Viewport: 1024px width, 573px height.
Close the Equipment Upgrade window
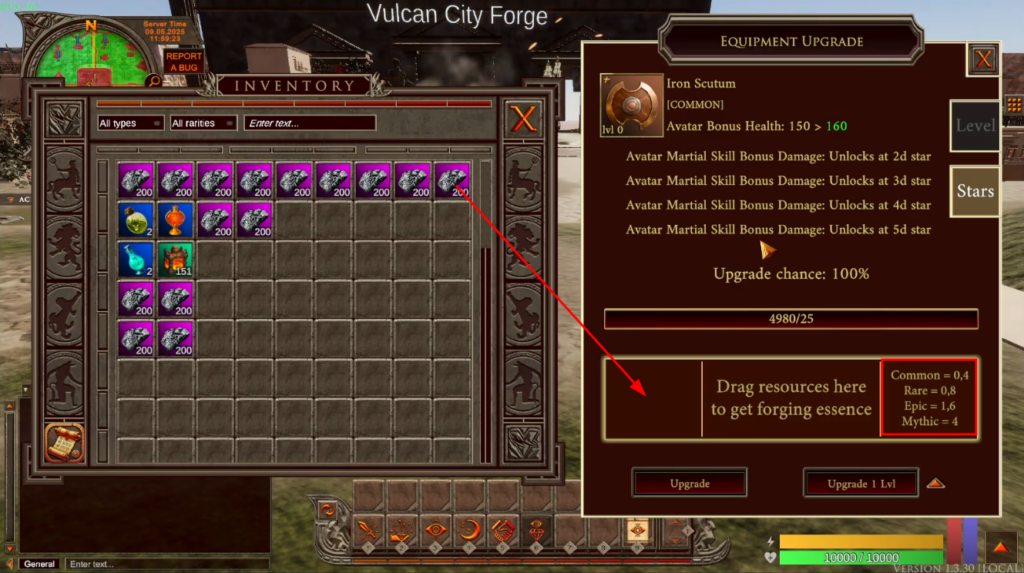pos(984,59)
